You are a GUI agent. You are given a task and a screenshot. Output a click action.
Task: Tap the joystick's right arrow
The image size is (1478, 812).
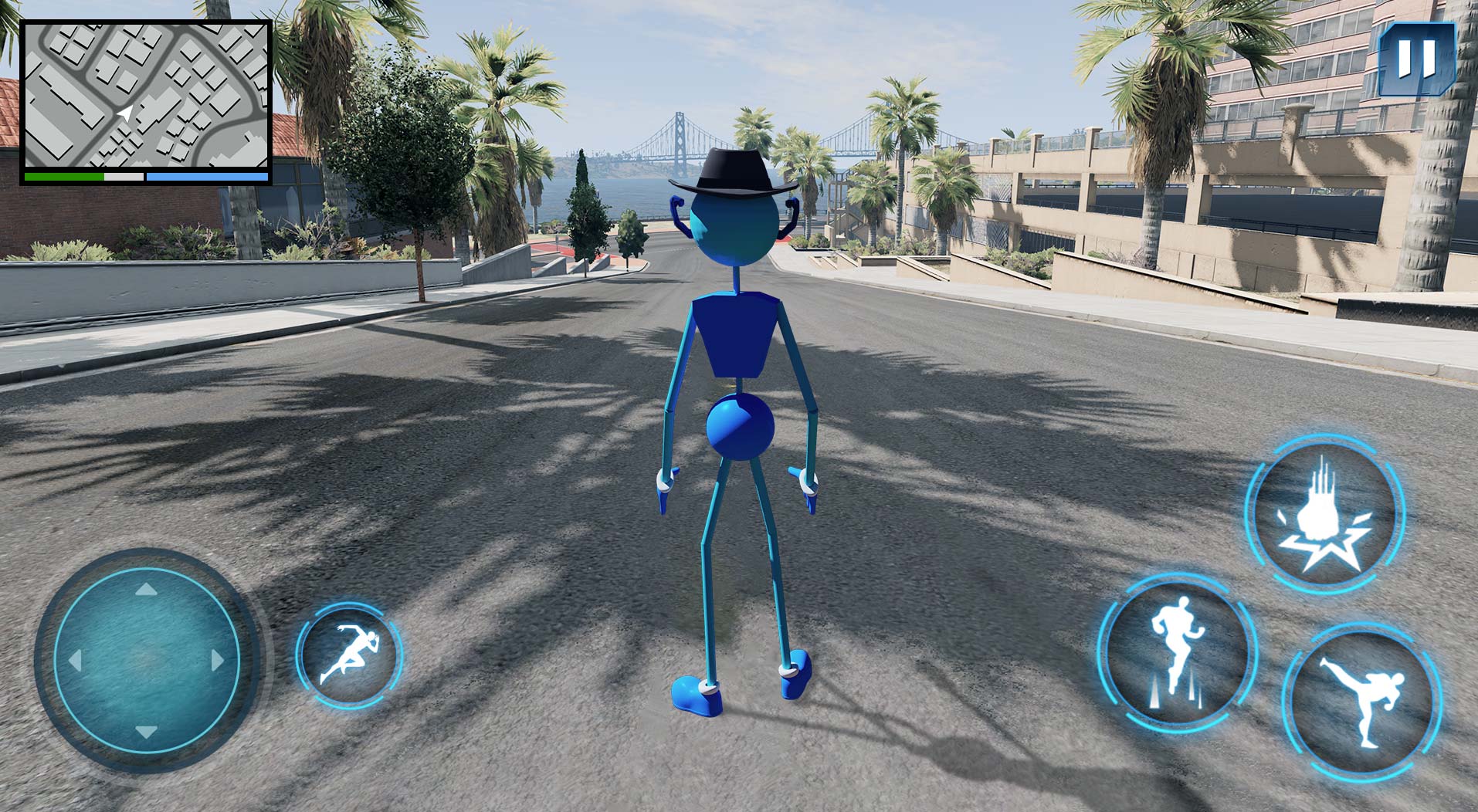[217, 661]
